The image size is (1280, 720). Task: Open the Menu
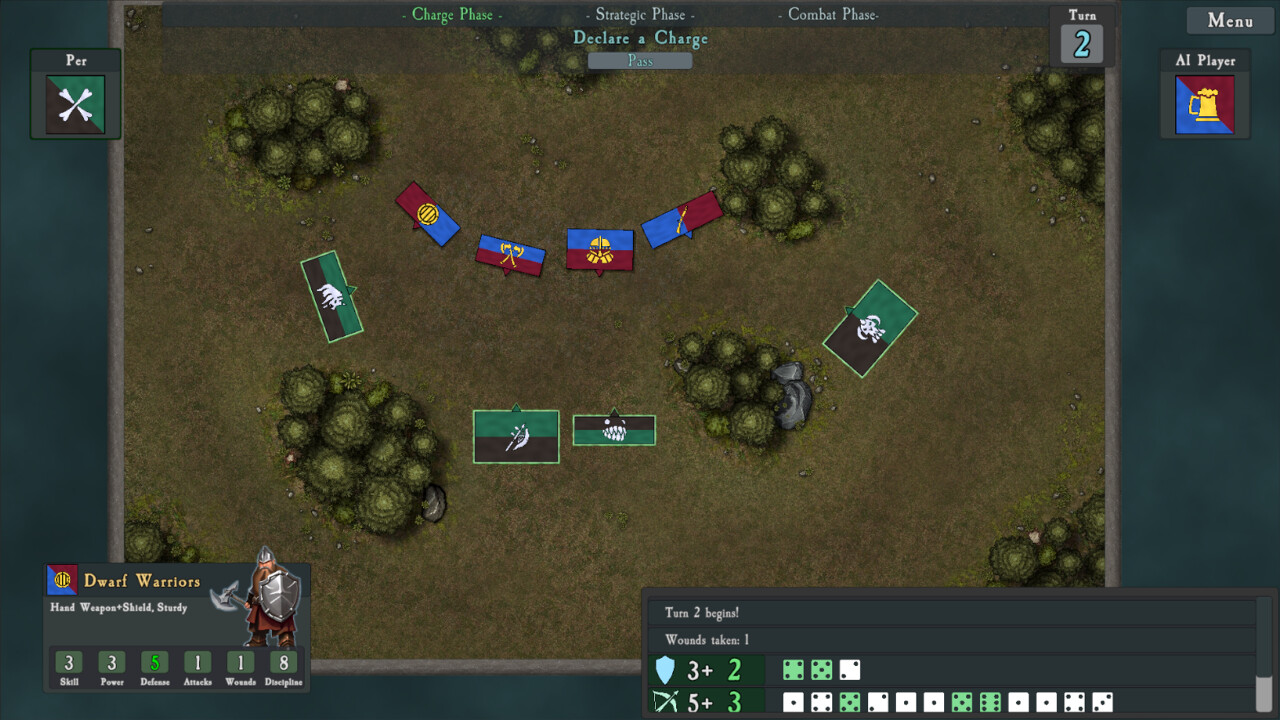[x=1229, y=20]
